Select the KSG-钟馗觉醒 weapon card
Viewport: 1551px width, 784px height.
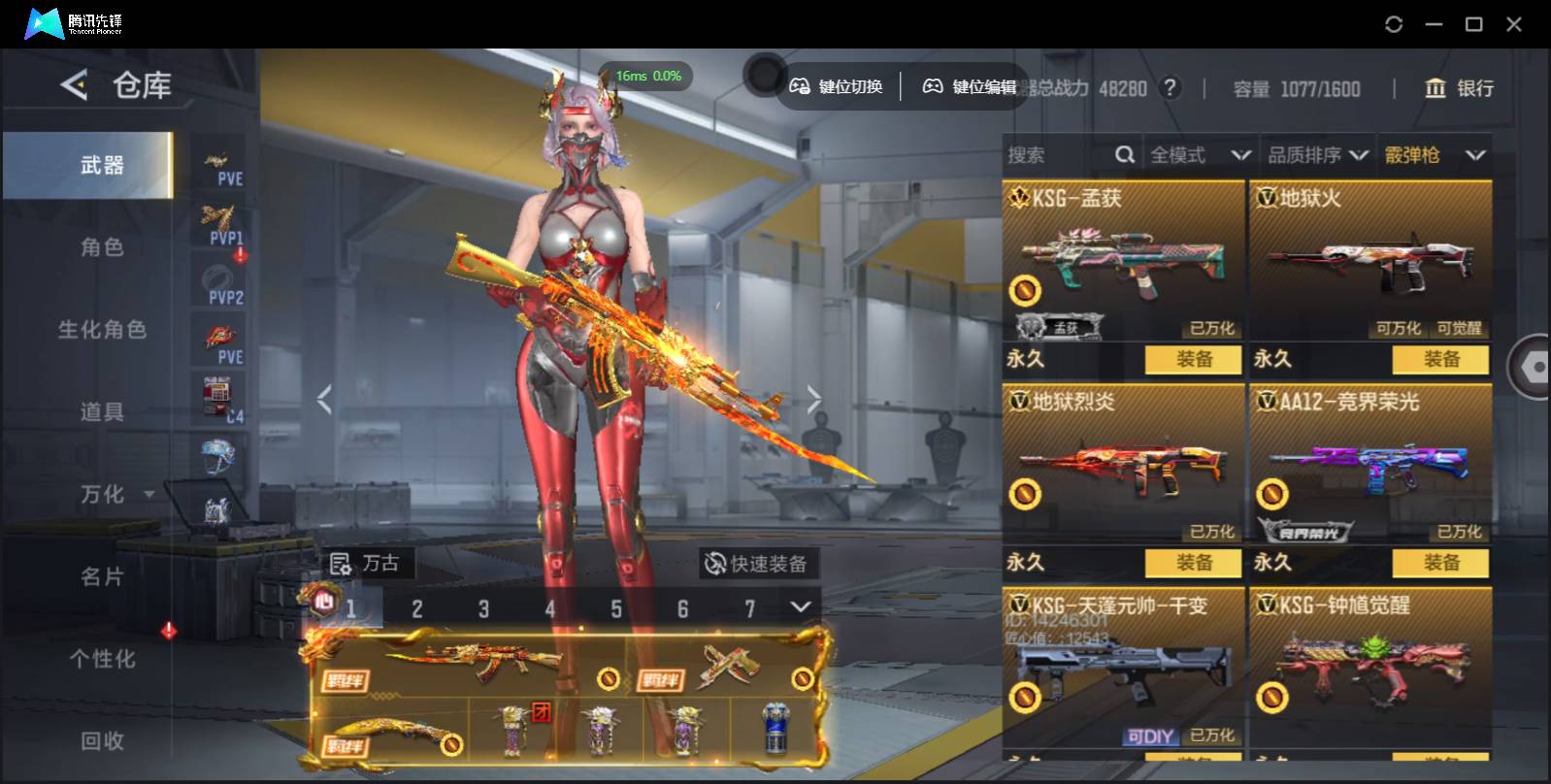coord(1369,668)
